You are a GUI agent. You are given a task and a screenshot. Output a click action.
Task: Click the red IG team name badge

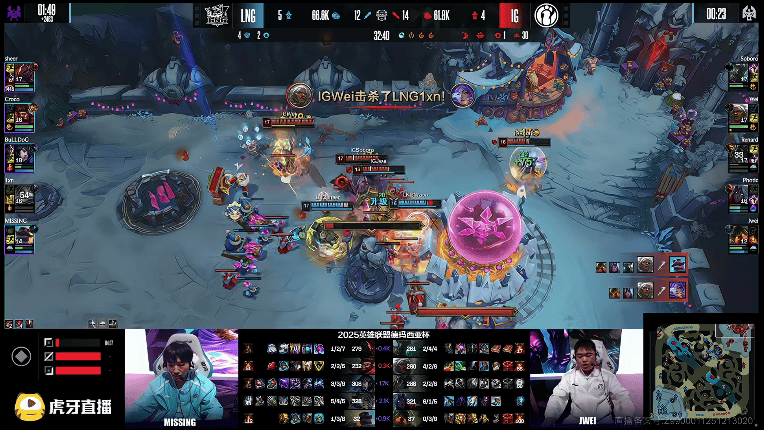(x=511, y=15)
